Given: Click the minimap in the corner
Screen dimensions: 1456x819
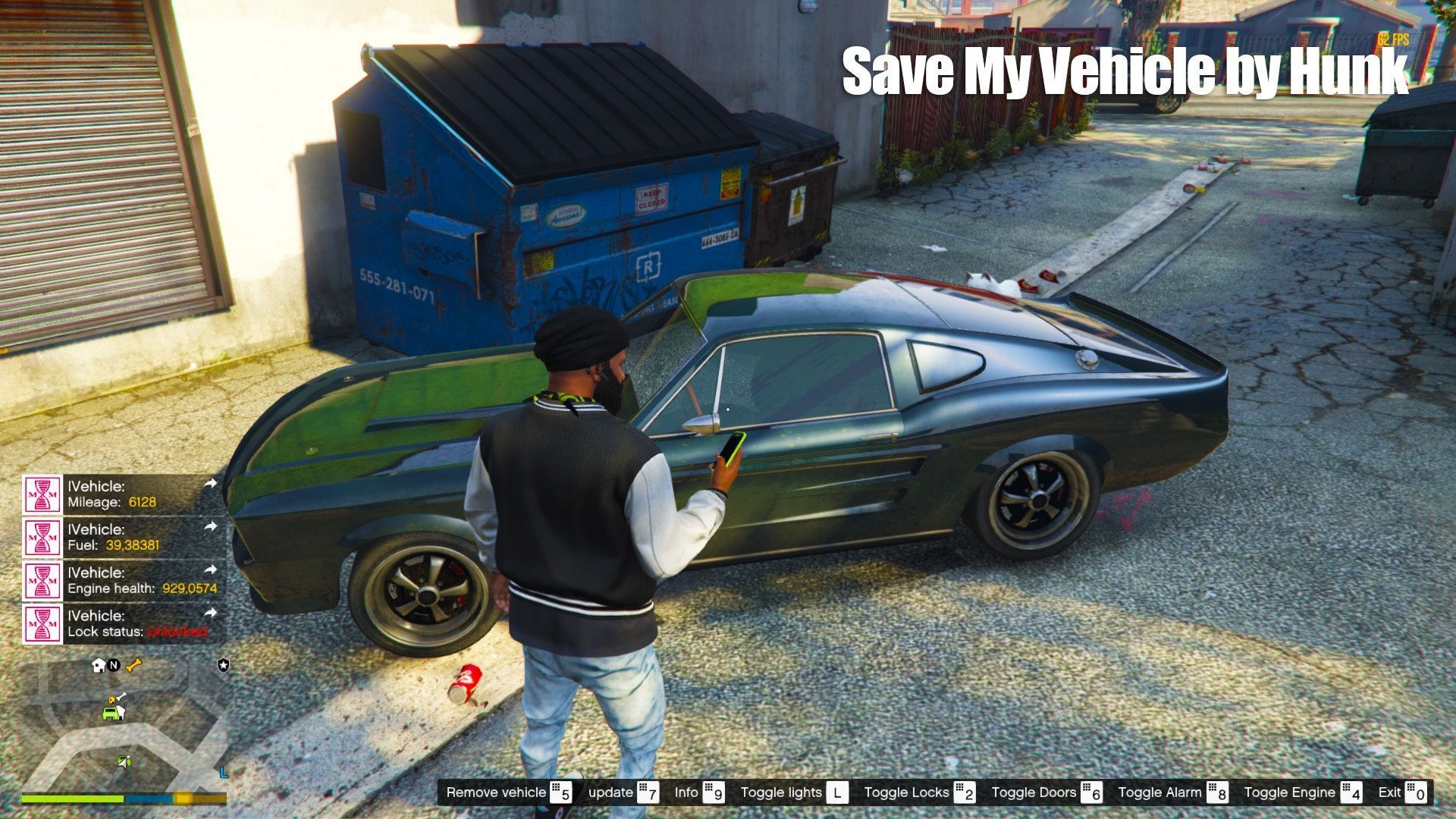Looking at the screenshot, I should coord(124,726).
